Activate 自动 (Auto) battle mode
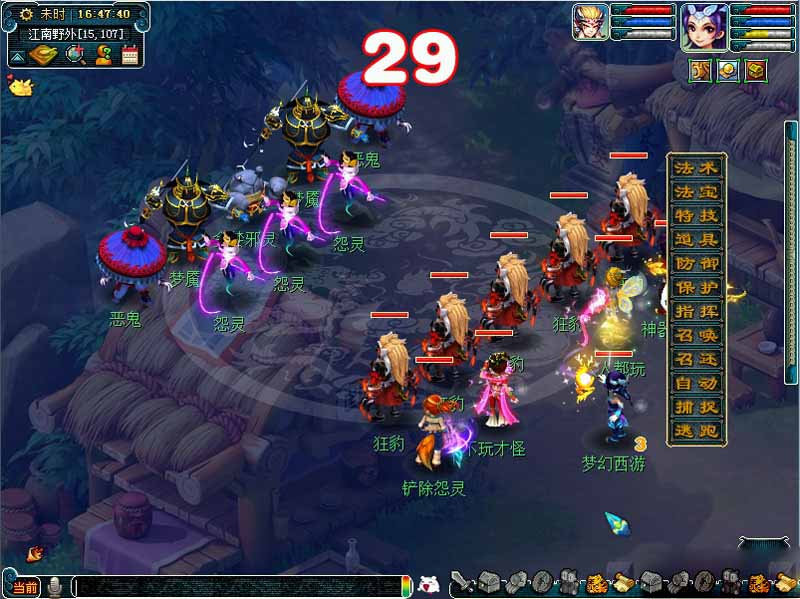The image size is (800, 599). (697, 384)
